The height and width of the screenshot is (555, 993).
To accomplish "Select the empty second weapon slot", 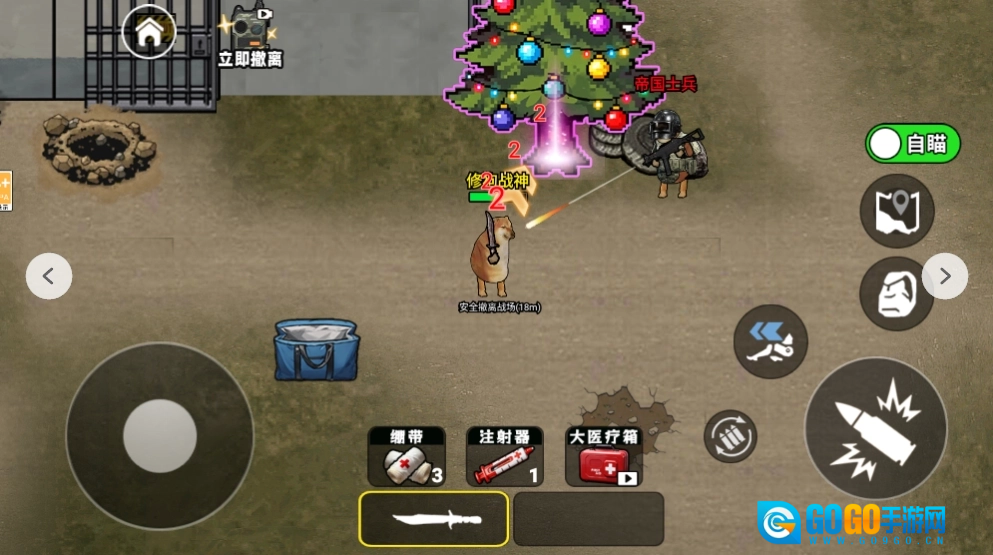I will 588,519.
